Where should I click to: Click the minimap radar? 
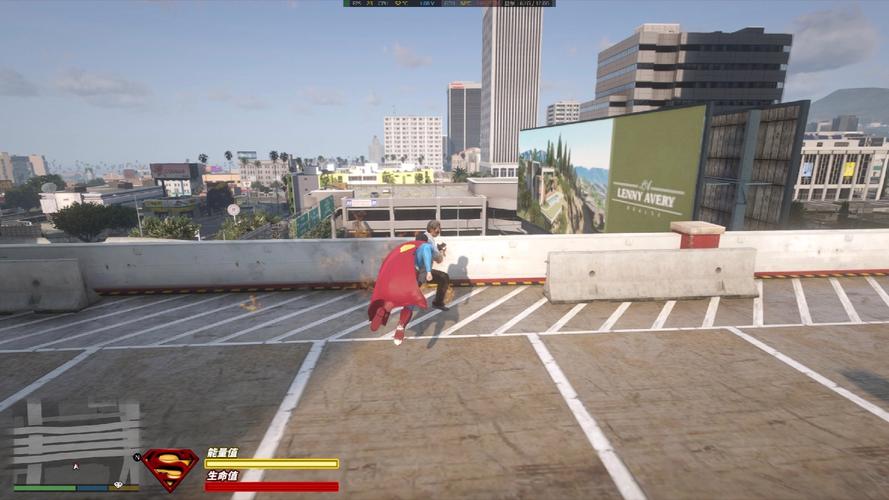(76, 442)
